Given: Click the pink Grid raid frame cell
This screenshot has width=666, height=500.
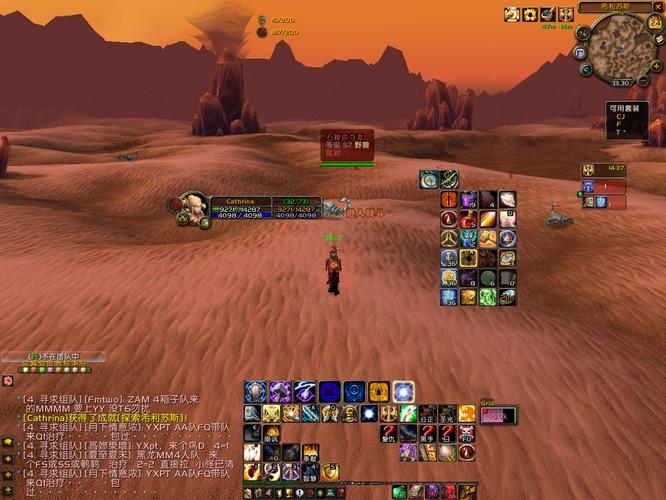Looking at the screenshot, I should click(498, 416).
